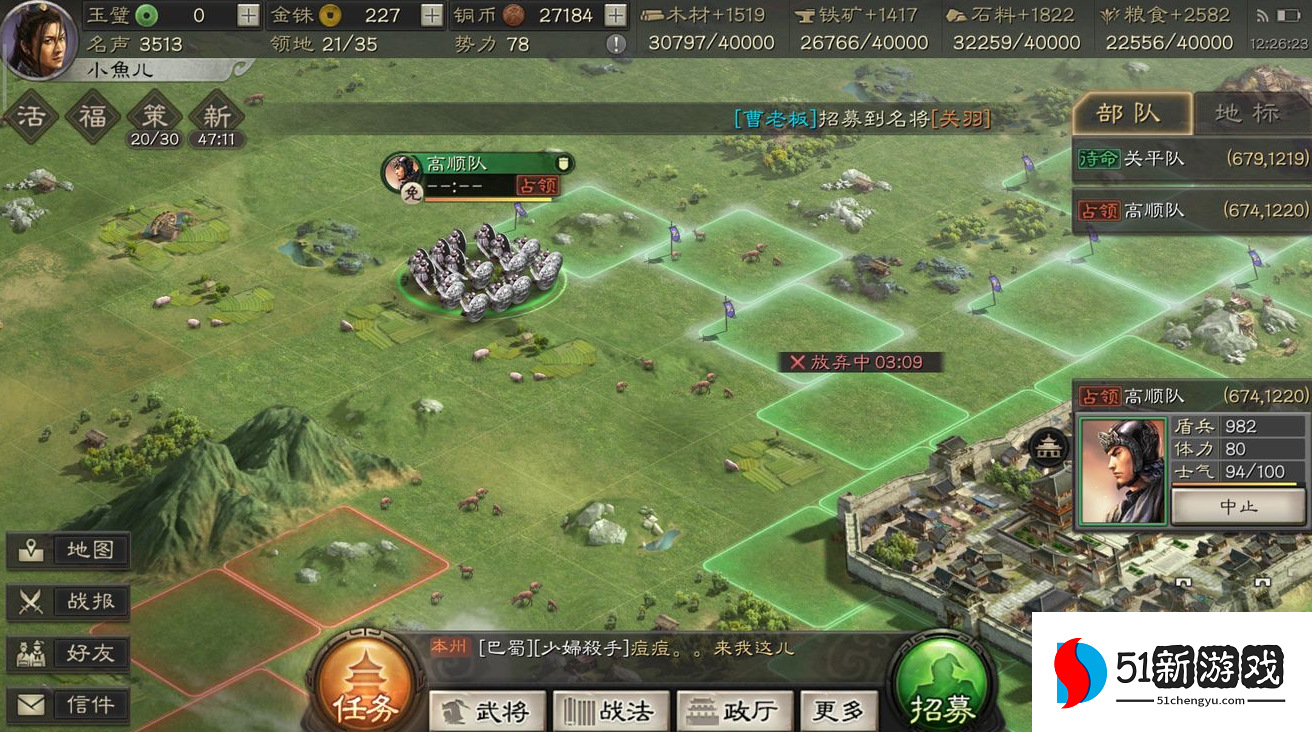The width and height of the screenshot is (1312, 732).
Task: Open the 活 daily activity icon
Action: 30,116
